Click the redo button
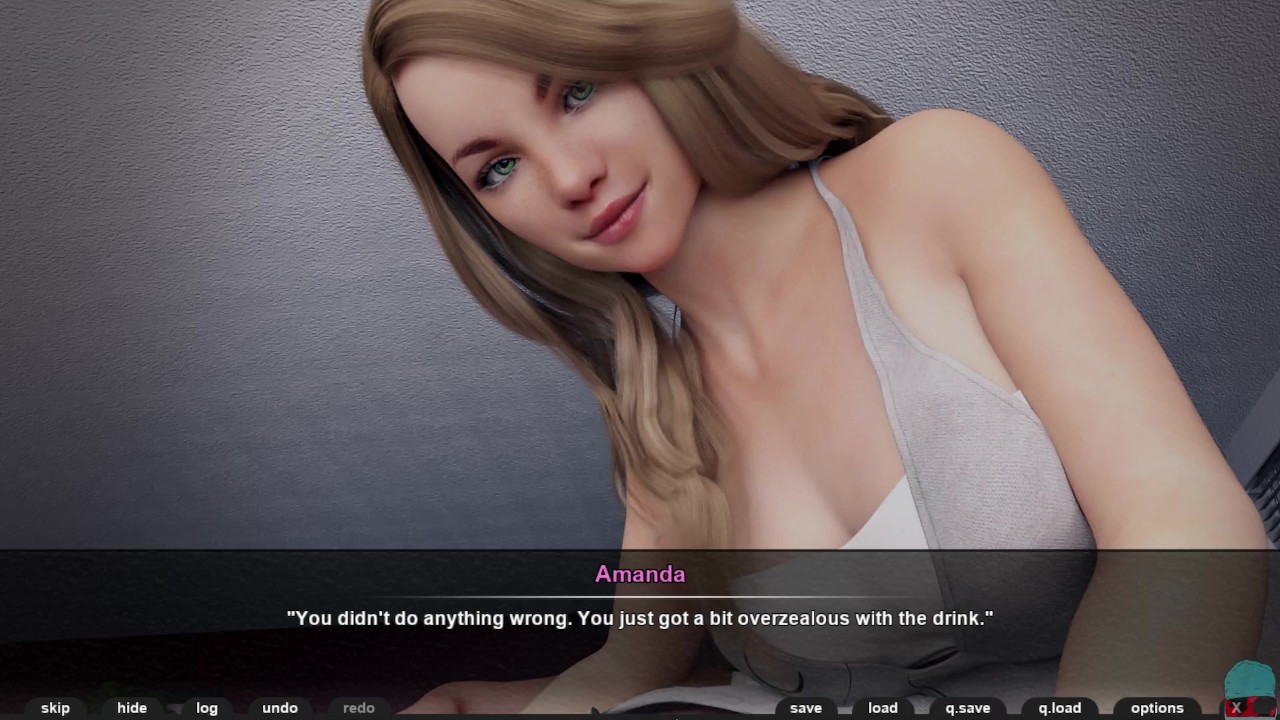1280x720 pixels. (x=359, y=708)
